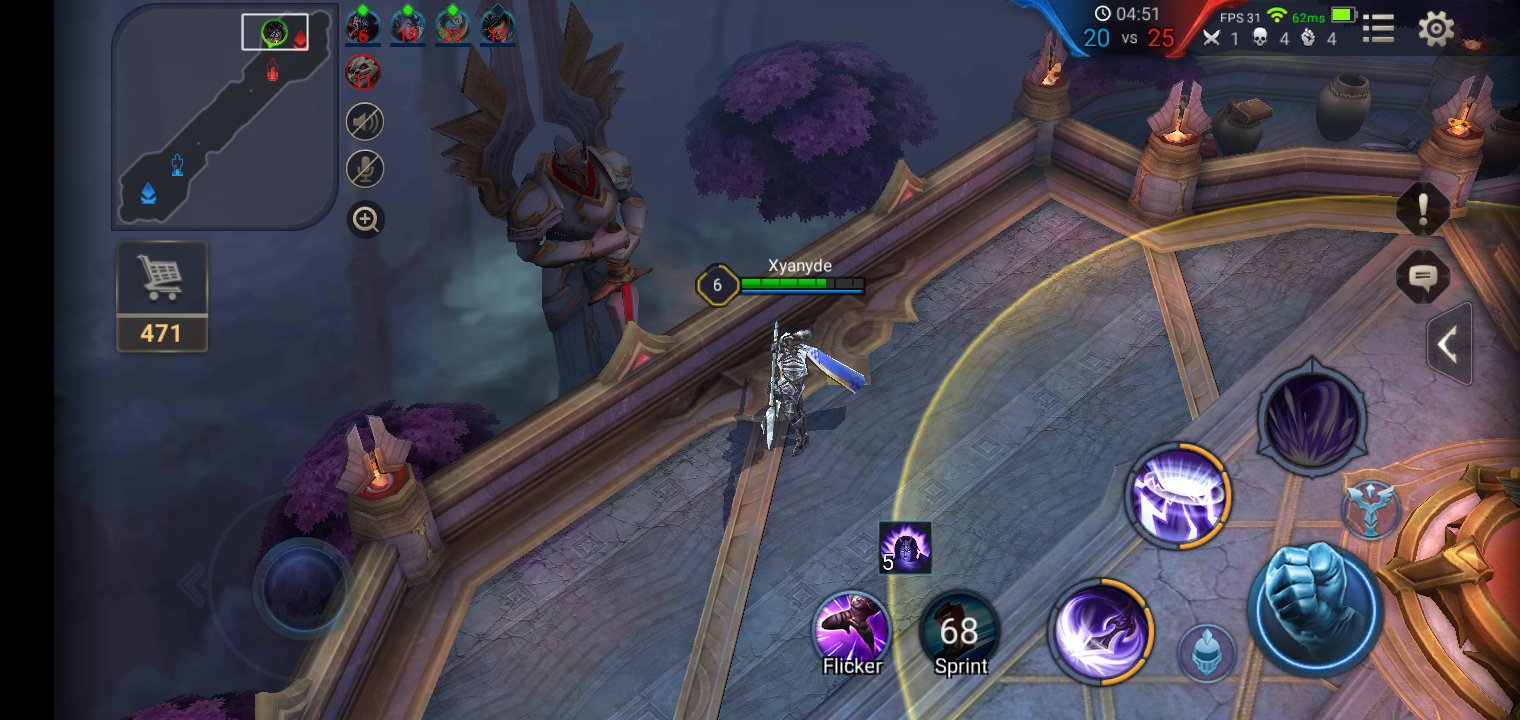Show the scoreboard list menu
Screen dimensions: 1520x720
pos(1378,29)
